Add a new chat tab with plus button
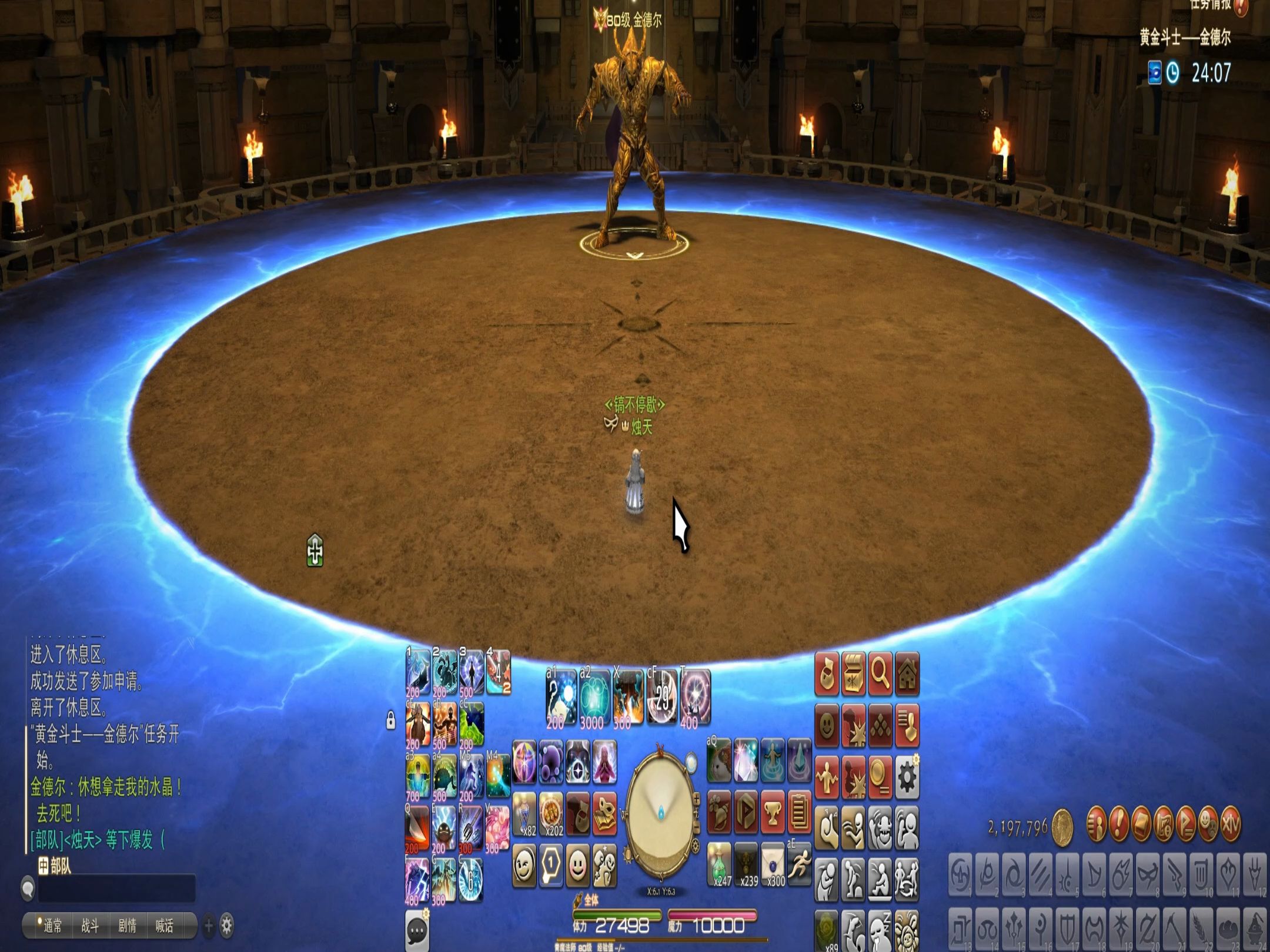 pyautogui.click(x=208, y=927)
